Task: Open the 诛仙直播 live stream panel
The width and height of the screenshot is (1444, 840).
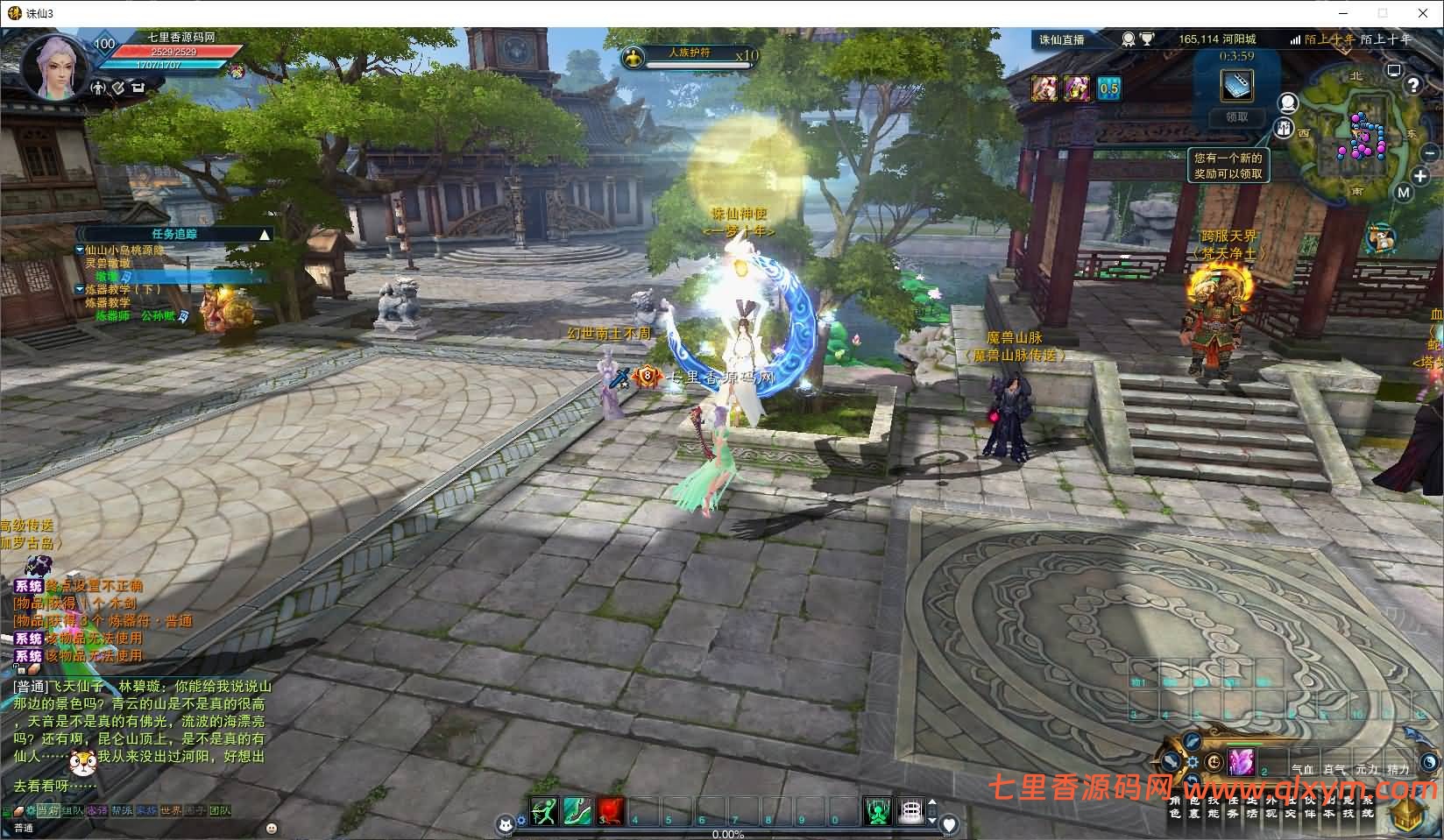Action: (x=1062, y=39)
